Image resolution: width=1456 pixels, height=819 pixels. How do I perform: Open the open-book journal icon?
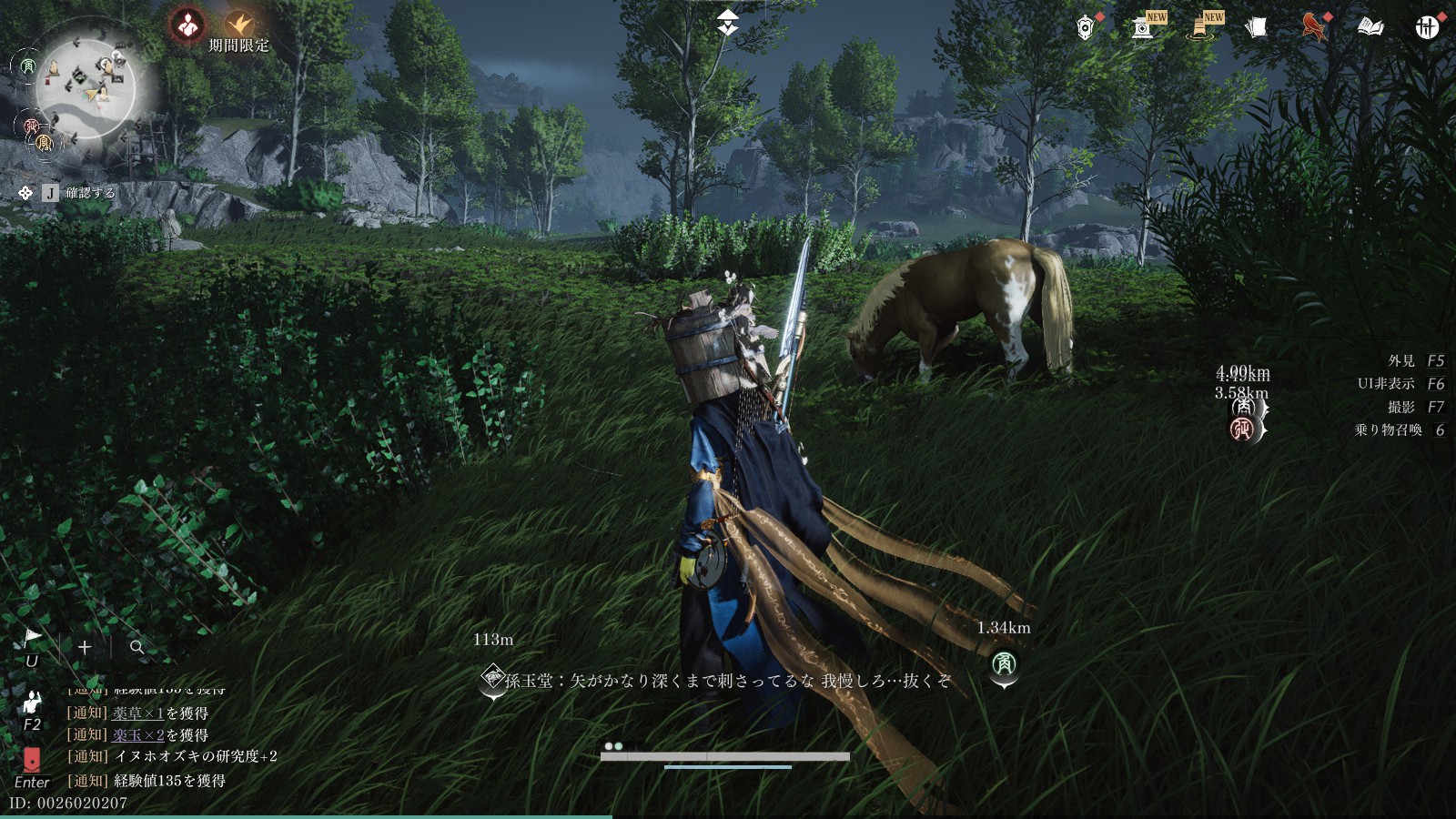click(x=1370, y=27)
